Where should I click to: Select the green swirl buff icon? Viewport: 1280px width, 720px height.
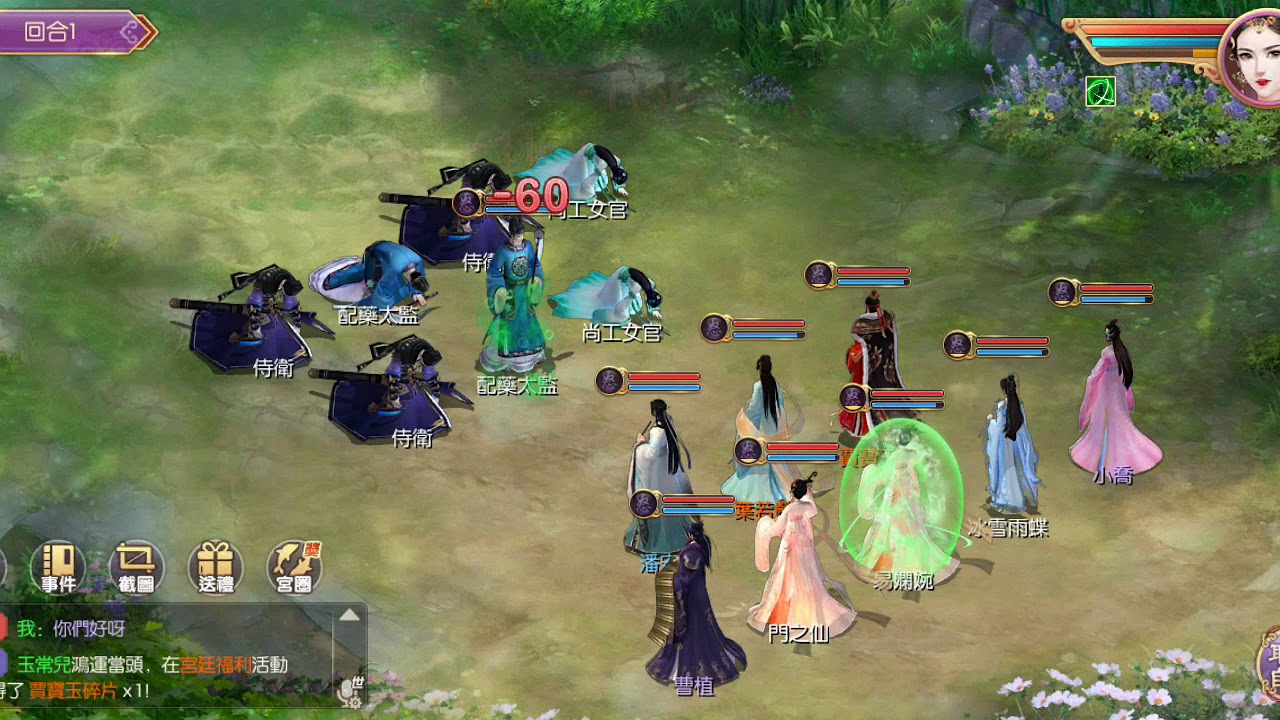pyautogui.click(x=1100, y=92)
